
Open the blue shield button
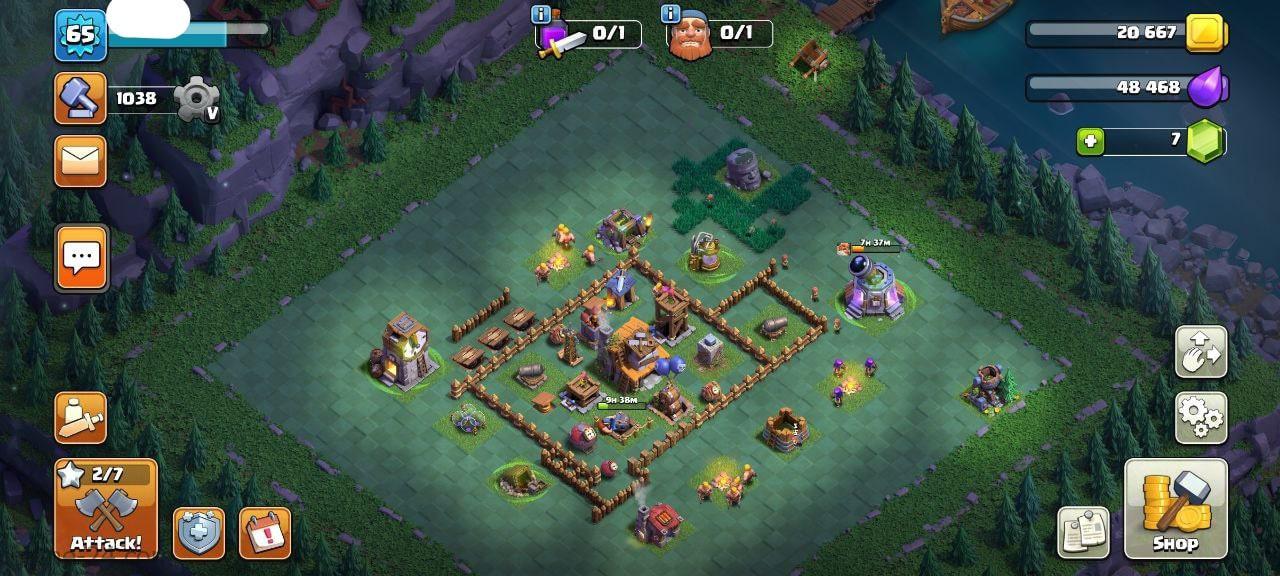(199, 533)
